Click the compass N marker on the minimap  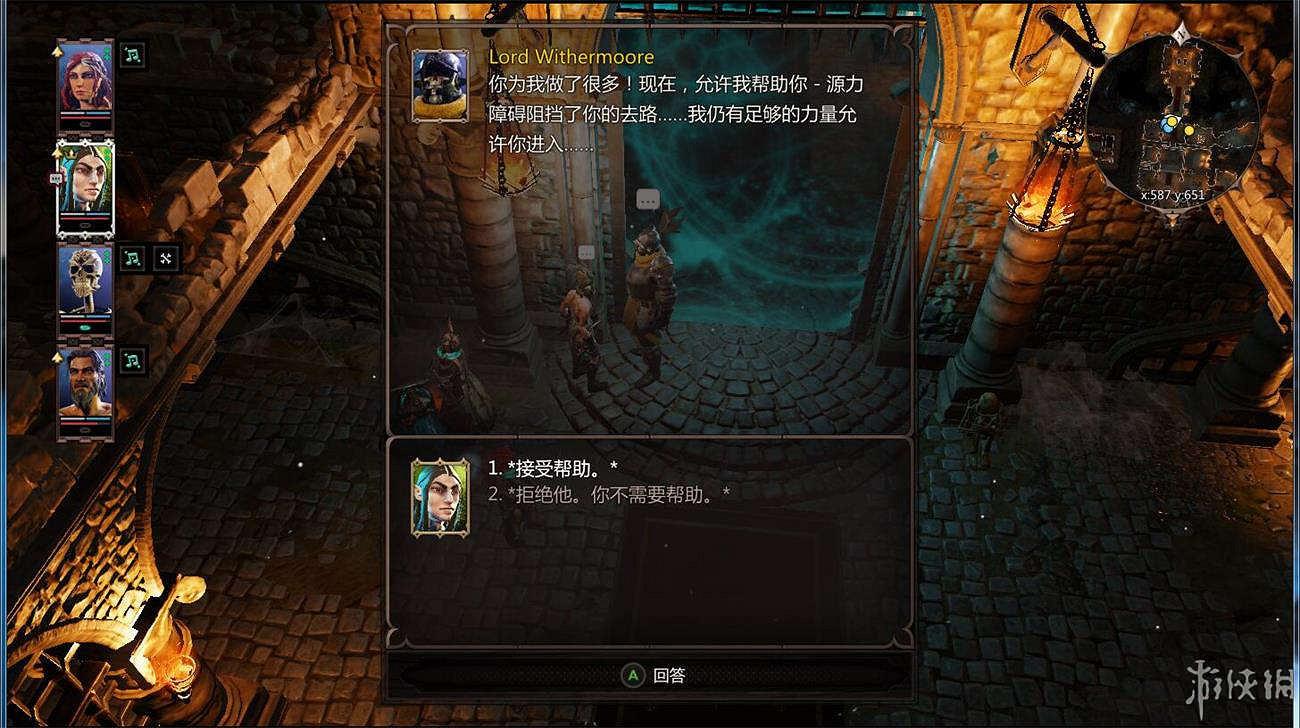tap(1181, 31)
